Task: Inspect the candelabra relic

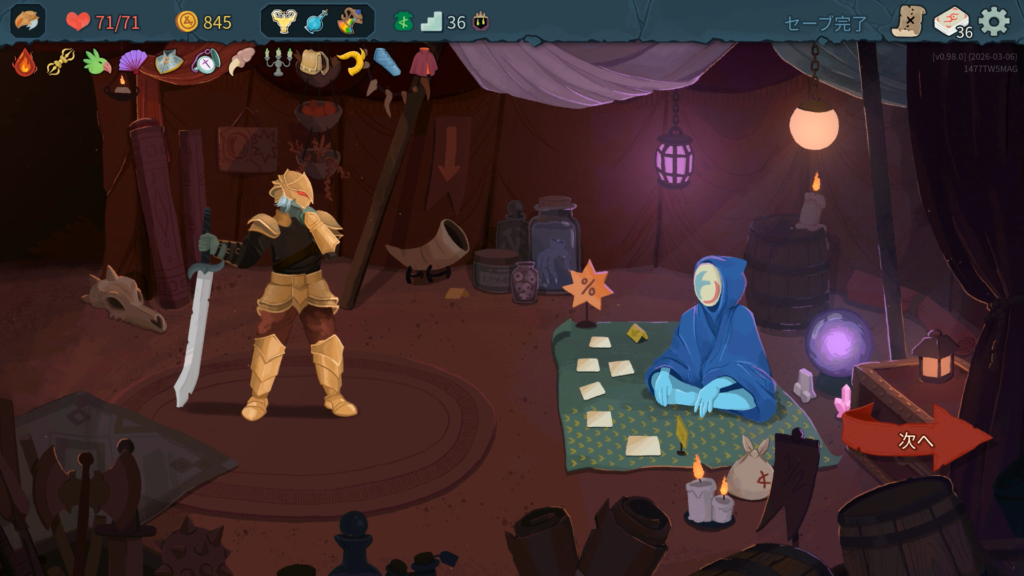Action: [277, 62]
